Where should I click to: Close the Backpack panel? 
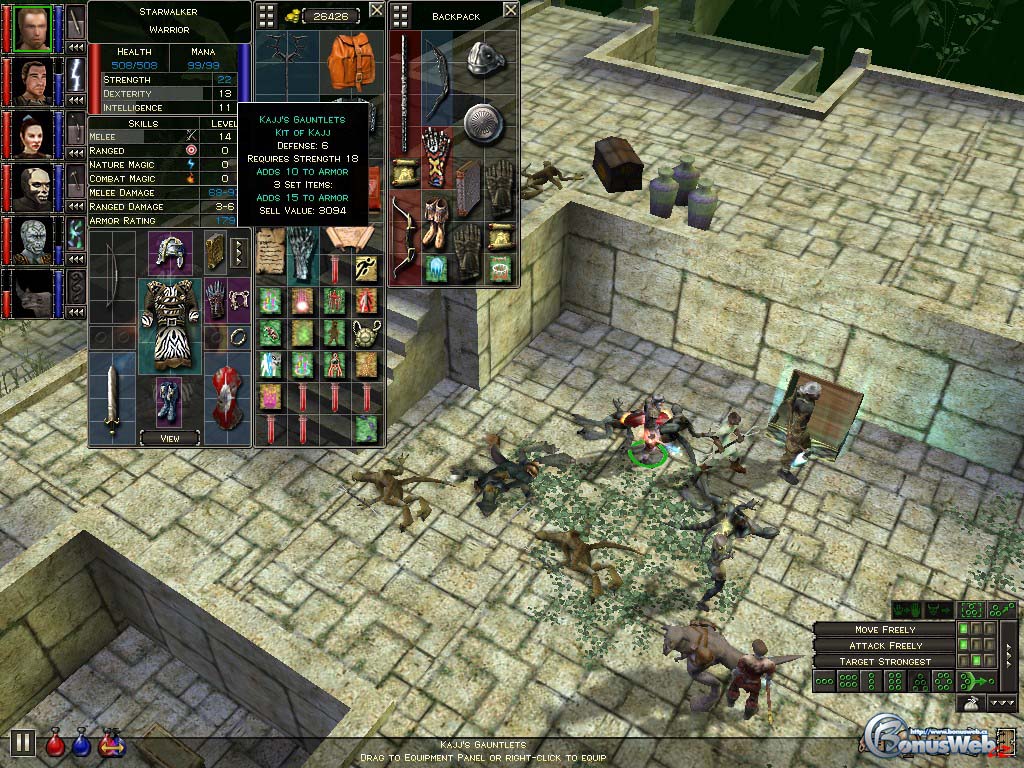tap(510, 10)
